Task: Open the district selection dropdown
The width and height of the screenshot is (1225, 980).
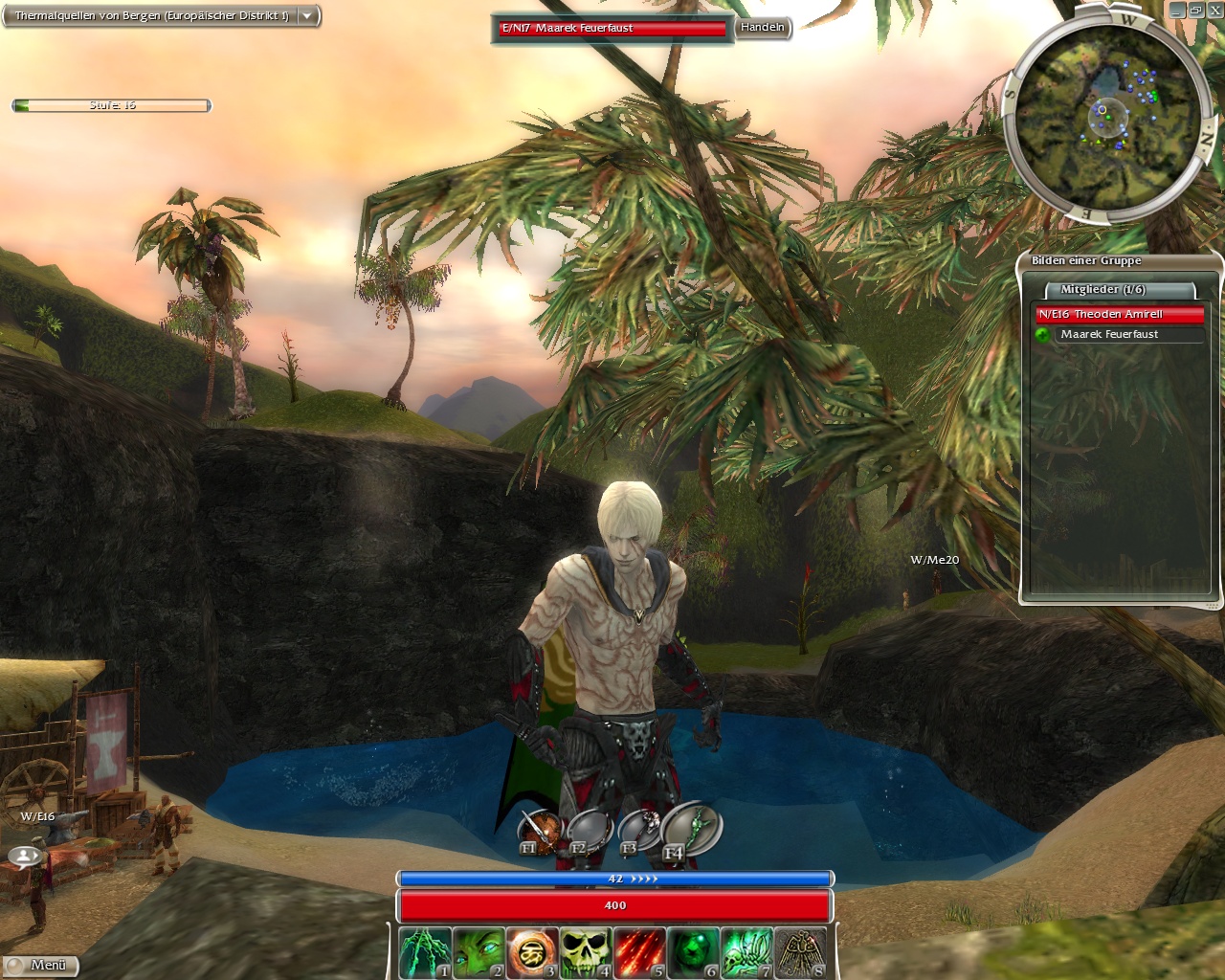Action: coord(307,16)
